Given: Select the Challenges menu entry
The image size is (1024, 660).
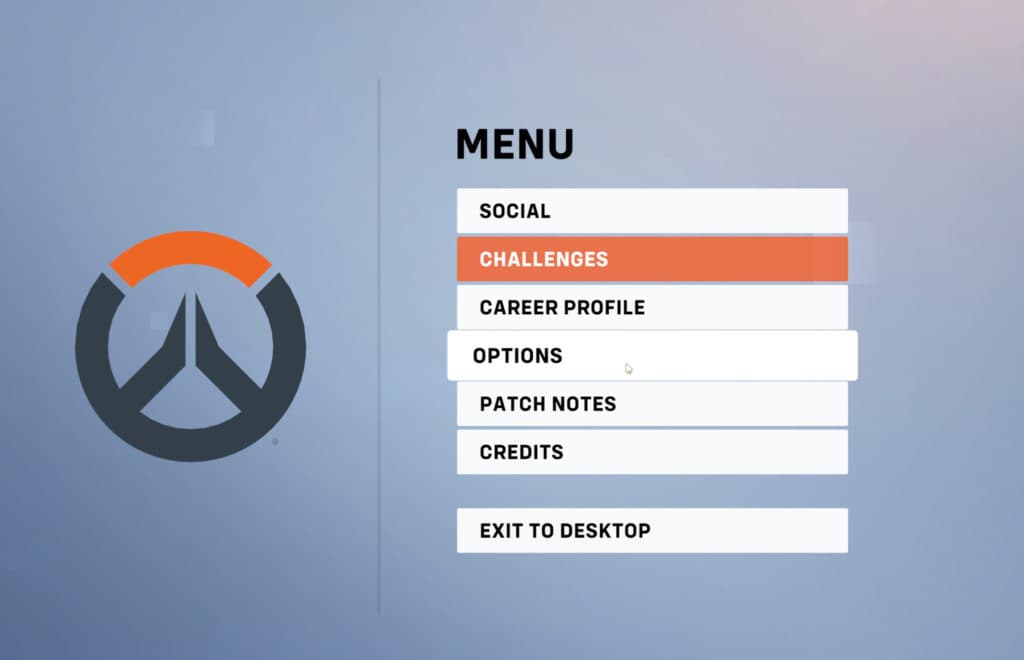Looking at the screenshot, I should [652, 259].
